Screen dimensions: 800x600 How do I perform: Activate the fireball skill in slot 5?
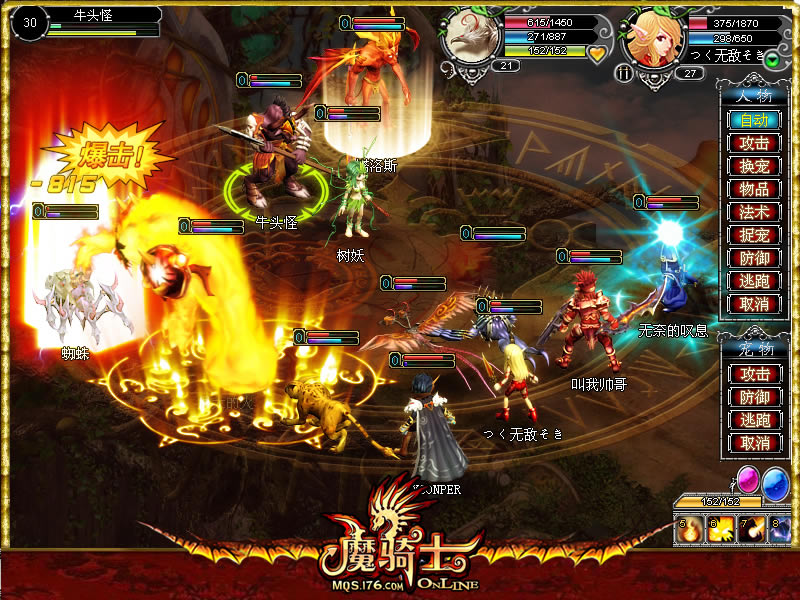689,530
